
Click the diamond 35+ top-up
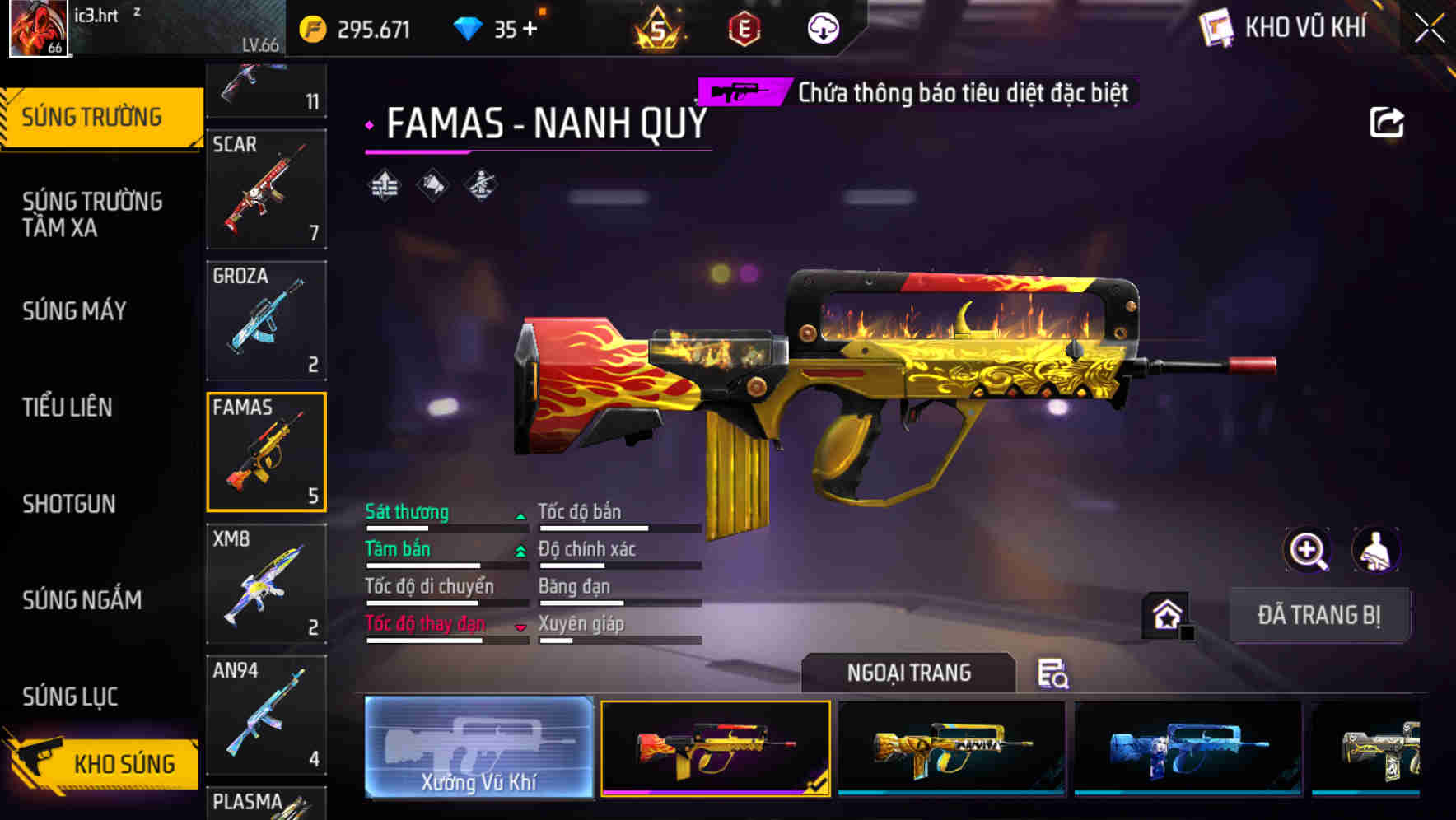pos(494,28)
